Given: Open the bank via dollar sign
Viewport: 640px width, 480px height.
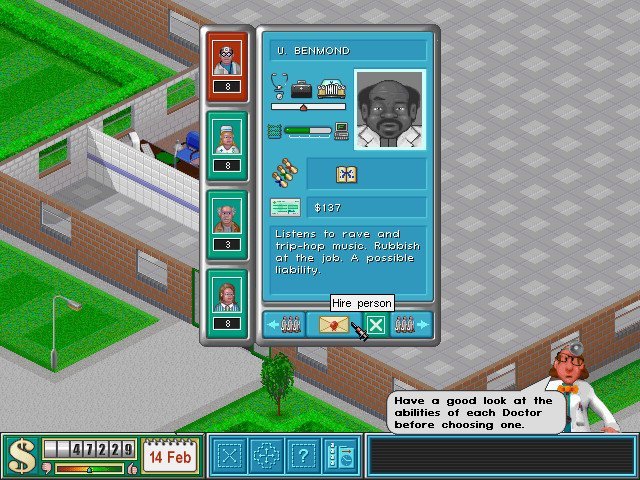Looking at the screenshot, I should pyautogui.click(x=20, y=456).
